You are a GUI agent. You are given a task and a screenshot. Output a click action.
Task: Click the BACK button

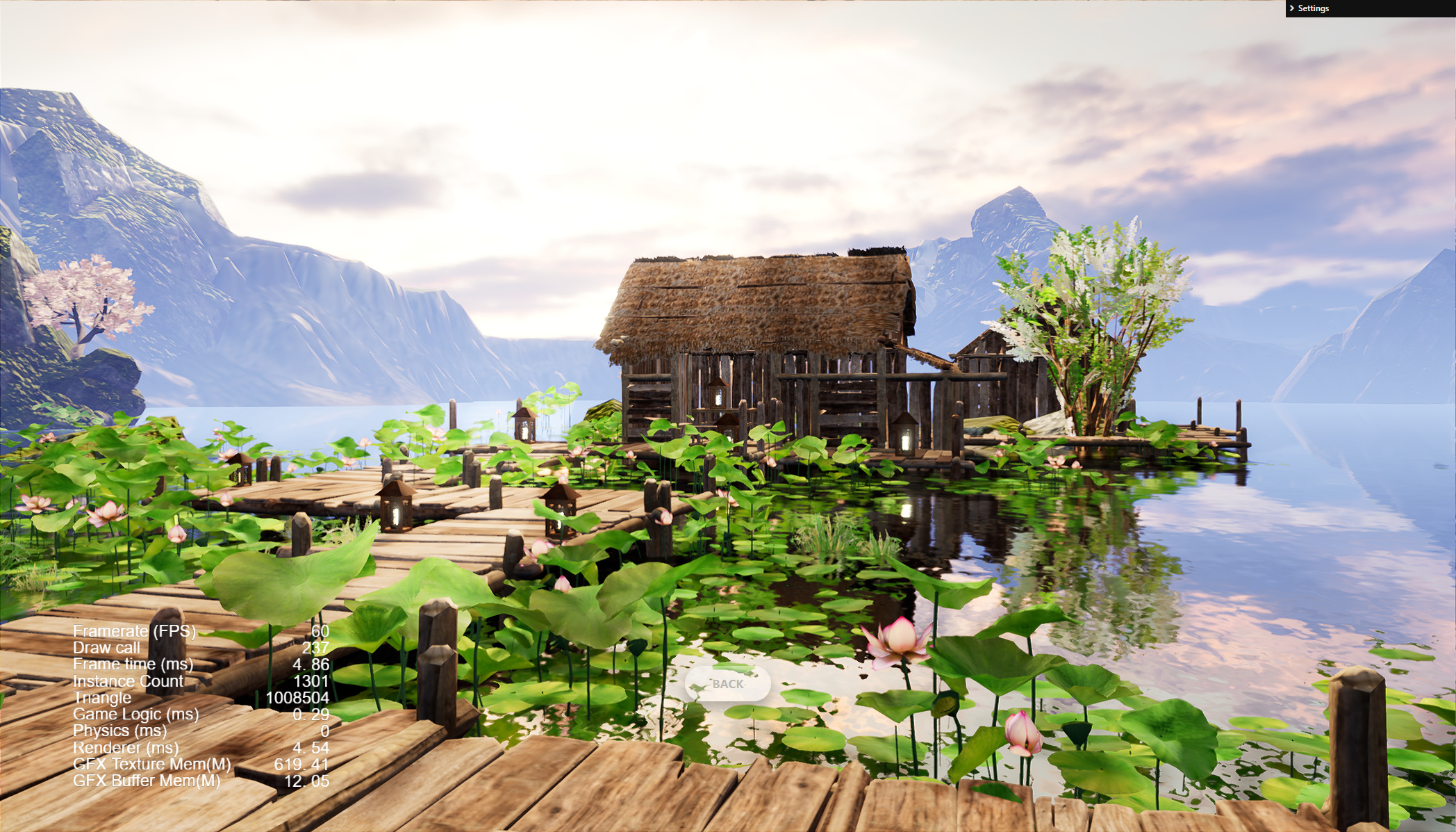[x=727, y=684]
